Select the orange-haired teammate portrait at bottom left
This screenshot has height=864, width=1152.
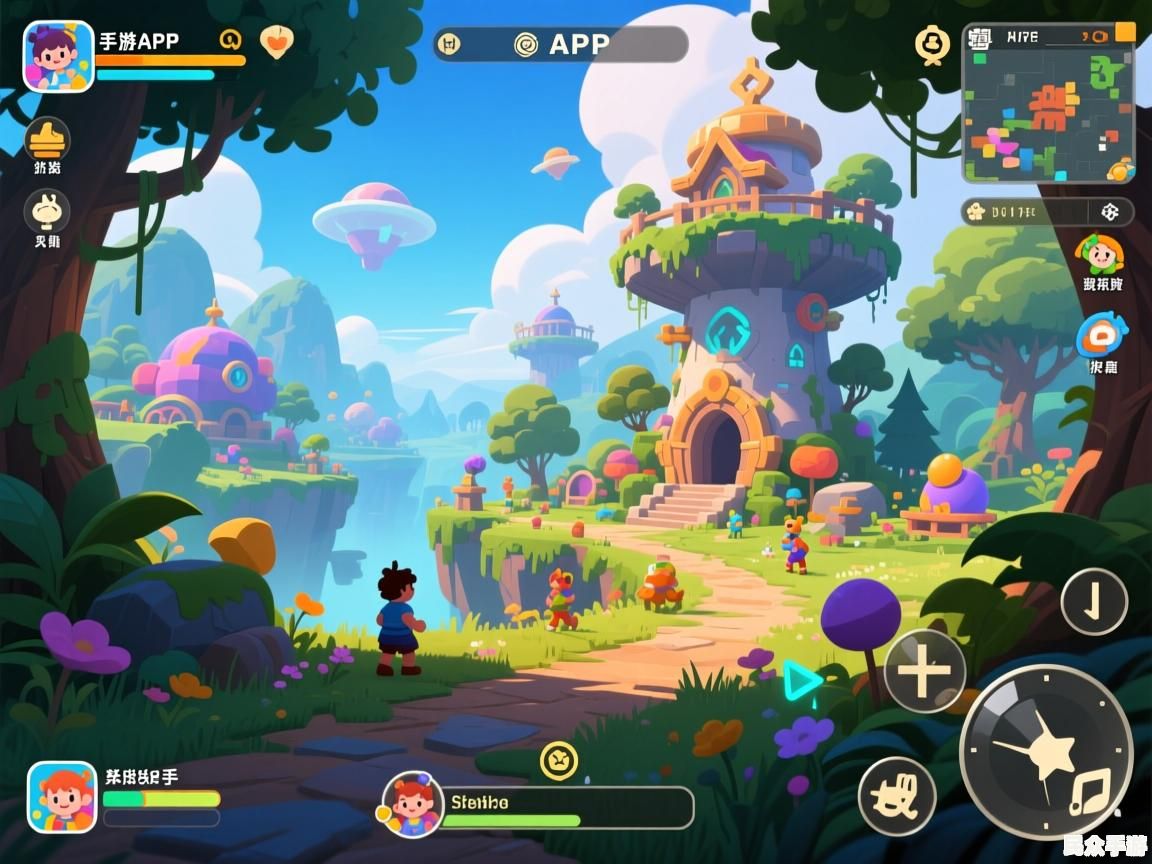pos(62,797)
